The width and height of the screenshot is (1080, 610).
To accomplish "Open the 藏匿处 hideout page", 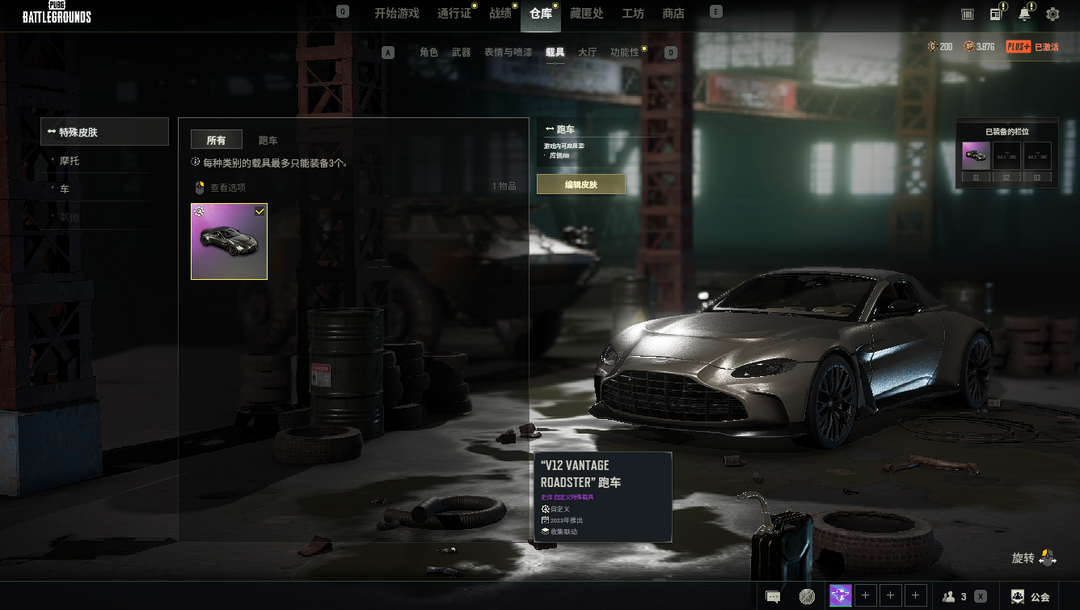I will click(x=586, y=14).
